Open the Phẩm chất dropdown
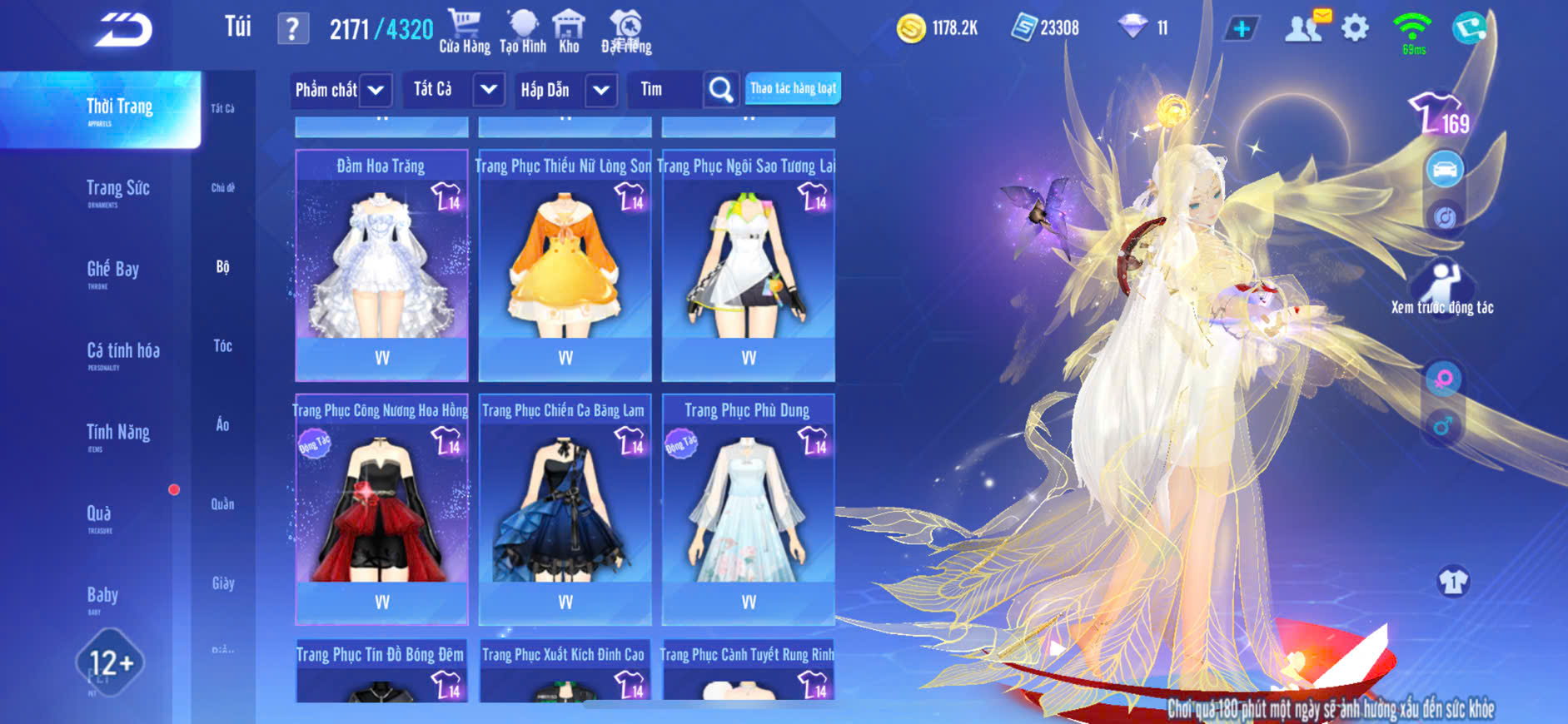Viewport: 1568px width, 724px height. 341,90
